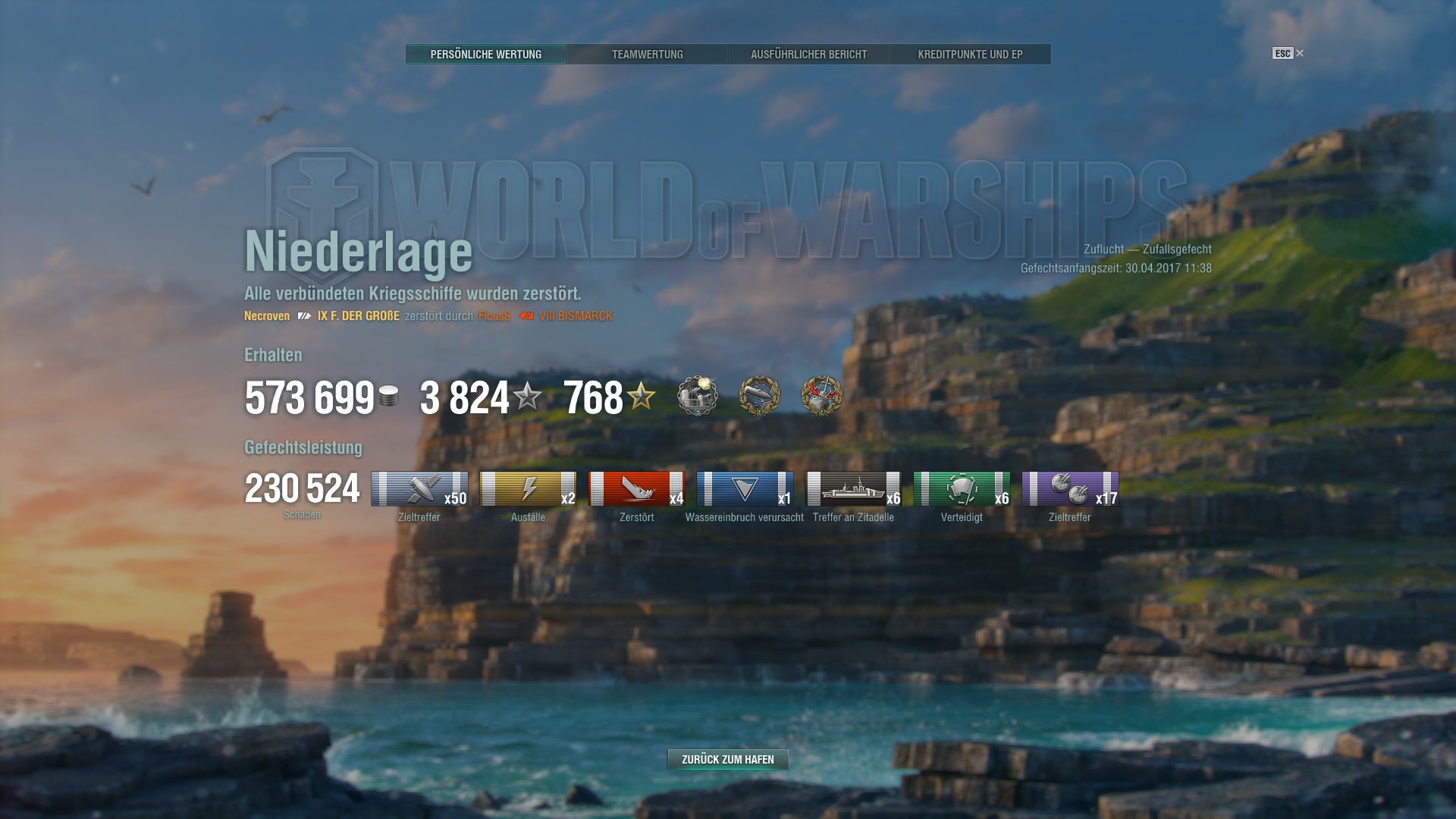This screenshot has height=819, width=1456.
Task: Select the purple Zieltreffer ribbon with x17
Action: [x=1070, y=489]
